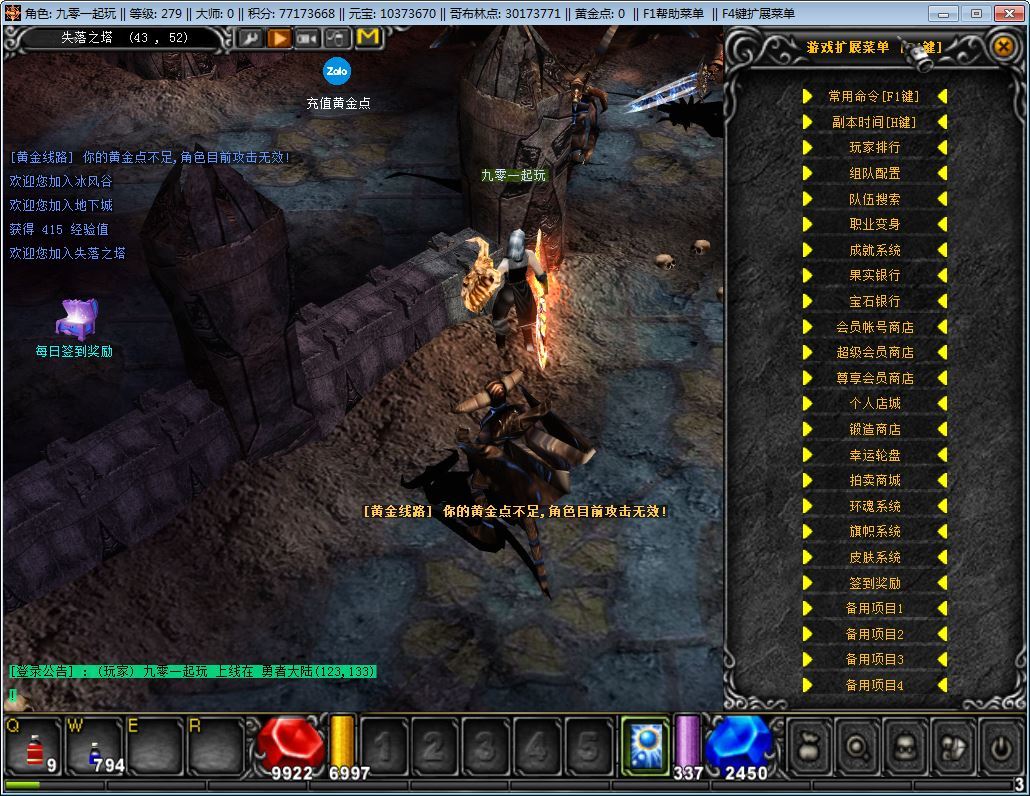Image resolution: width=1030 pixels, height=796 pixels.
Task: Click the Zalo gold point recharge icon
Action: 337,71
